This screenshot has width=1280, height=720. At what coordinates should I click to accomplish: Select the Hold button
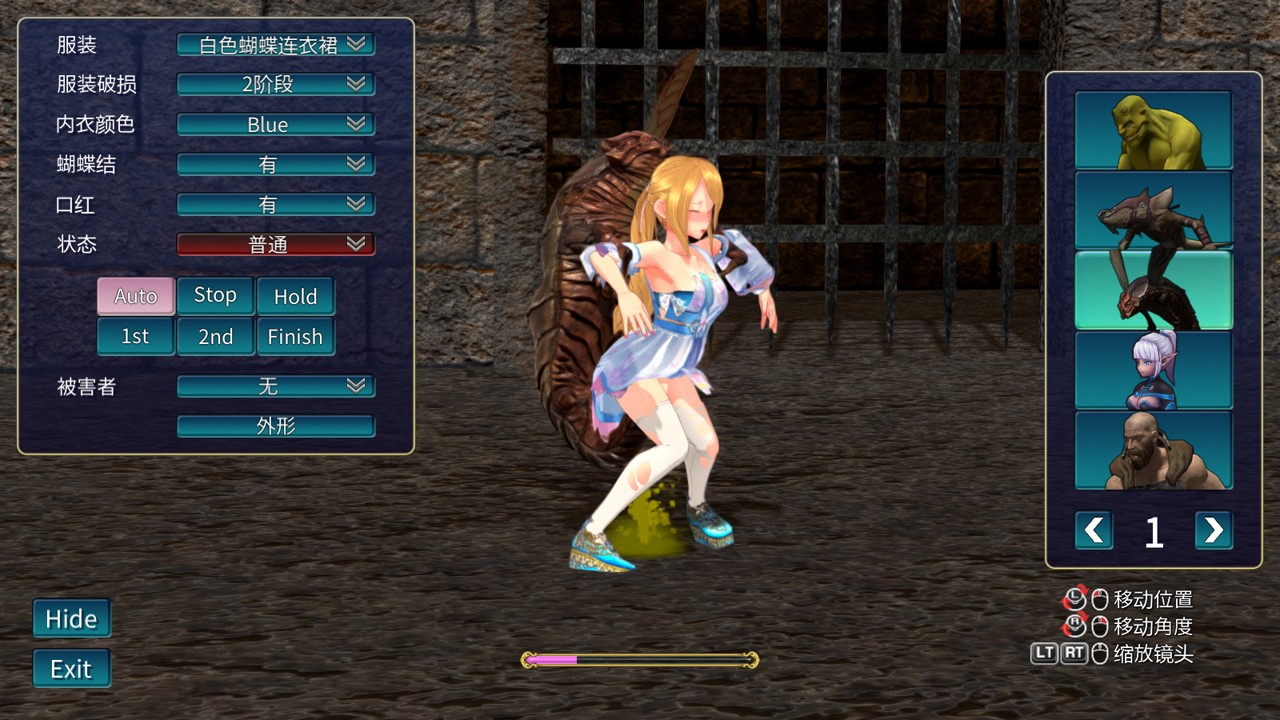(295, 296)
